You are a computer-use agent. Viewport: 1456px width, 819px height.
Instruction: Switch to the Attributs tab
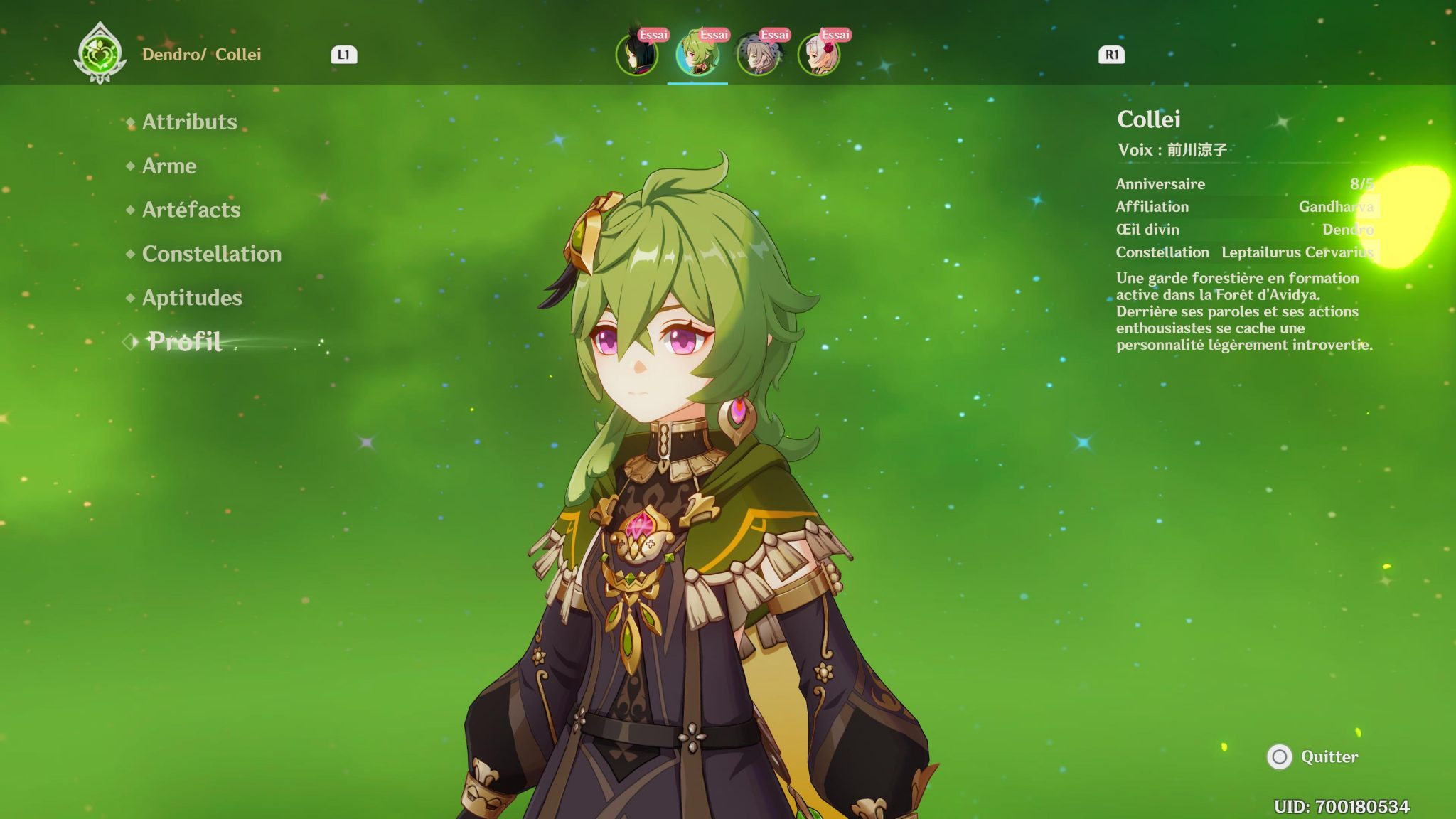coord(188,122)
